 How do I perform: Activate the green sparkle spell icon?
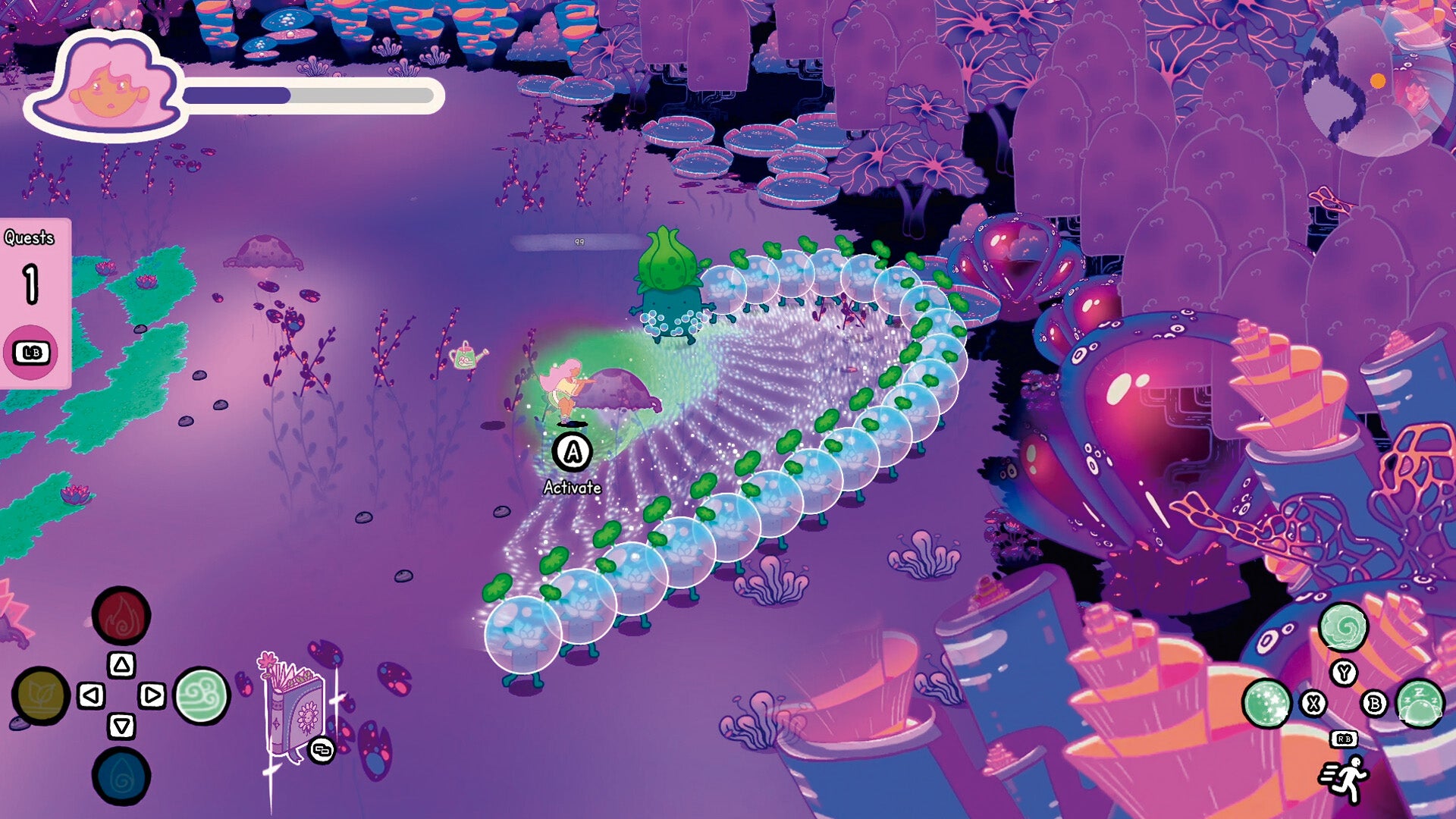point(1266,703)
